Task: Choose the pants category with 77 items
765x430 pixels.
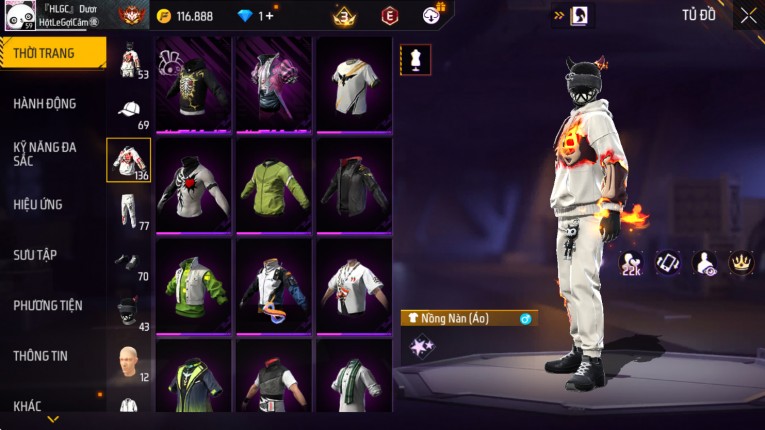Action: pyautogui.click(x=129, y=211)
